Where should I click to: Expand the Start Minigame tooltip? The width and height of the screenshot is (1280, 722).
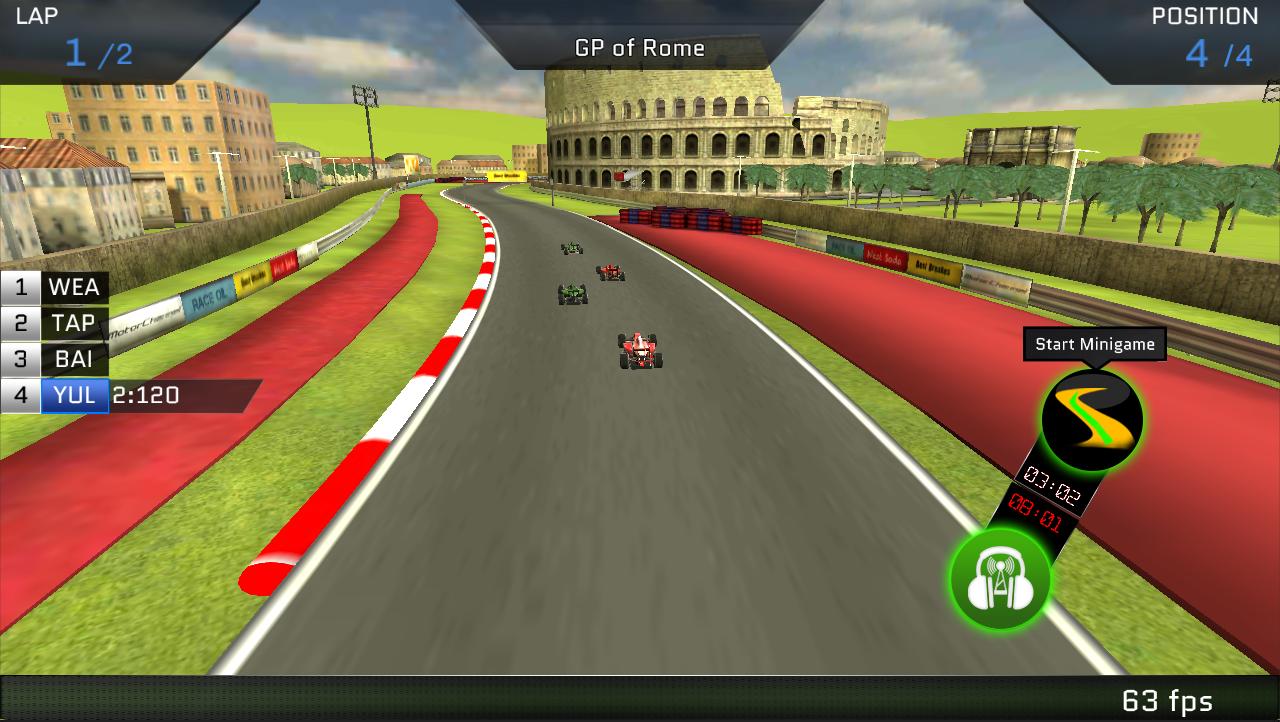click(1093, 344)
